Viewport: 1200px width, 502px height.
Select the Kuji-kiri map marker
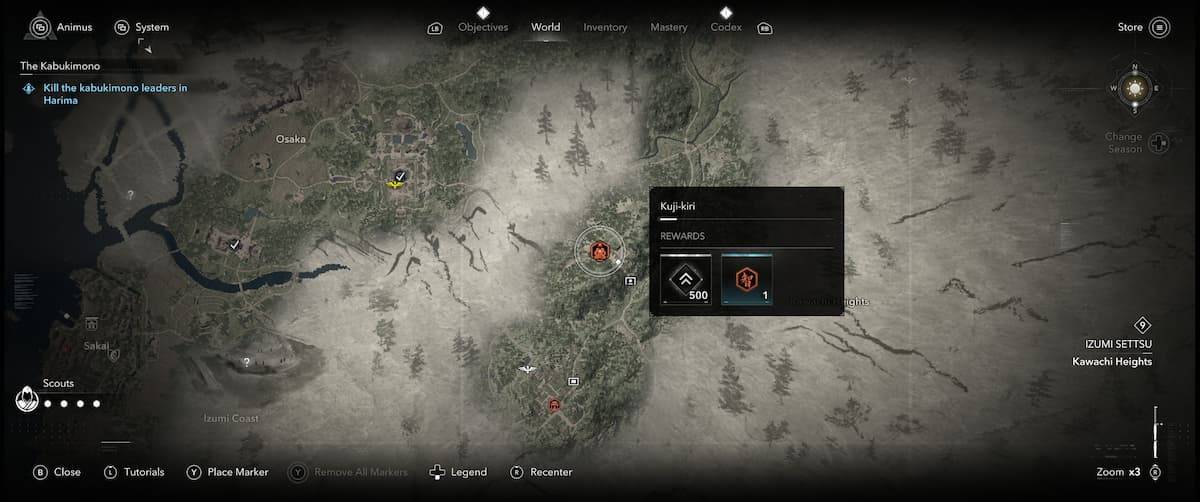599,250
